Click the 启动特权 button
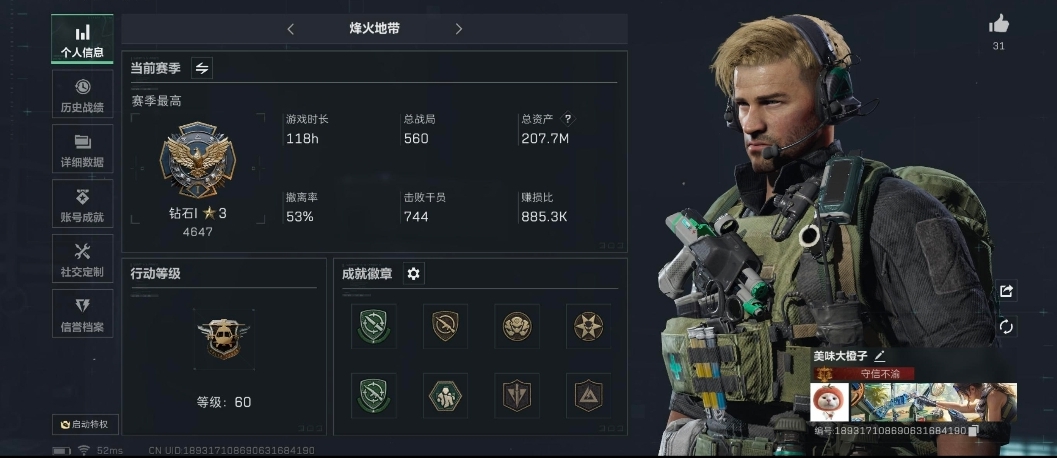 (85, 424)
